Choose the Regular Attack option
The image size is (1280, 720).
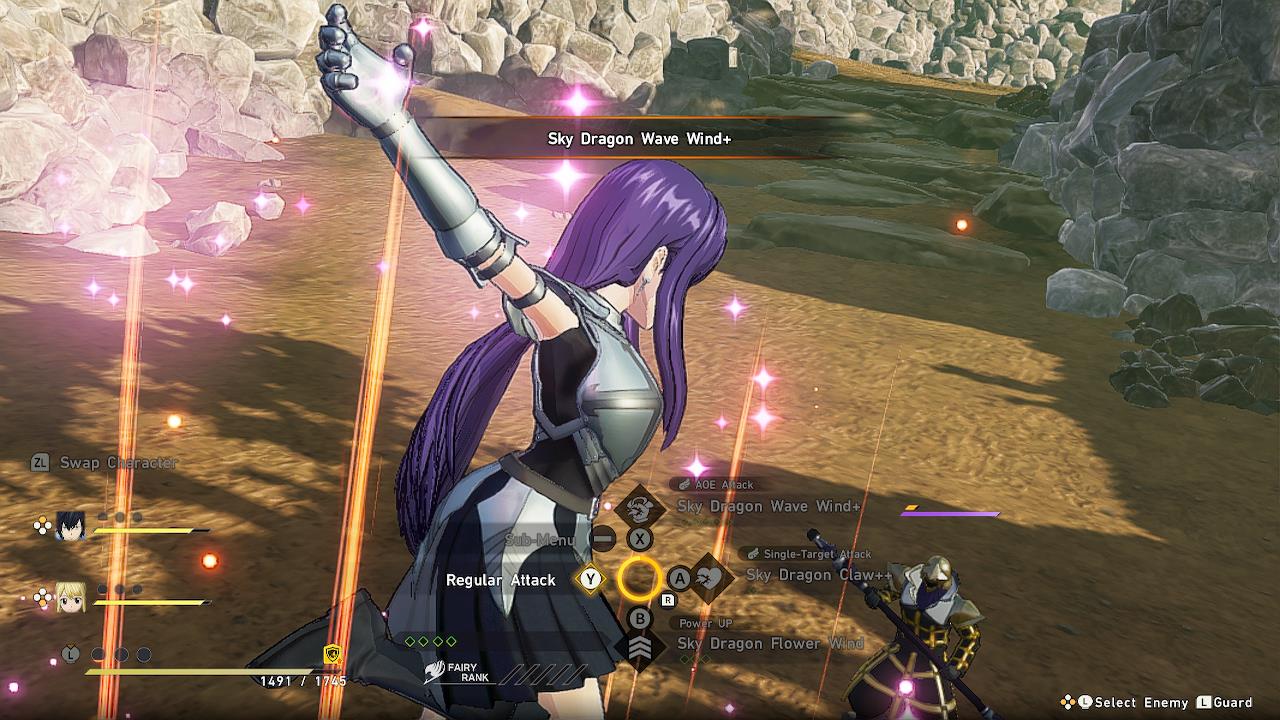503,580
